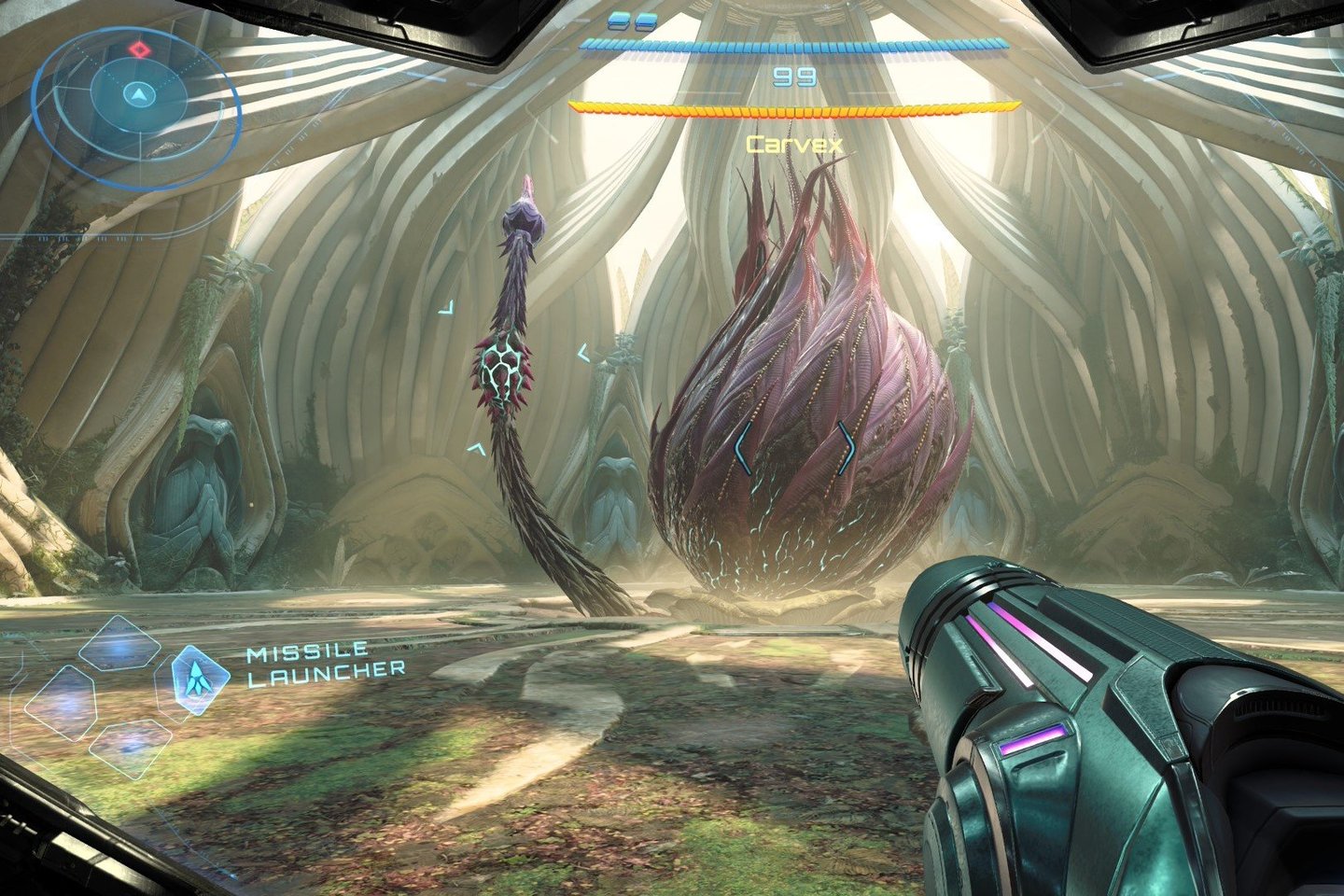Select the Missile Launcher weapon icon
1344x896 pixels.
(x=199, y=679)
